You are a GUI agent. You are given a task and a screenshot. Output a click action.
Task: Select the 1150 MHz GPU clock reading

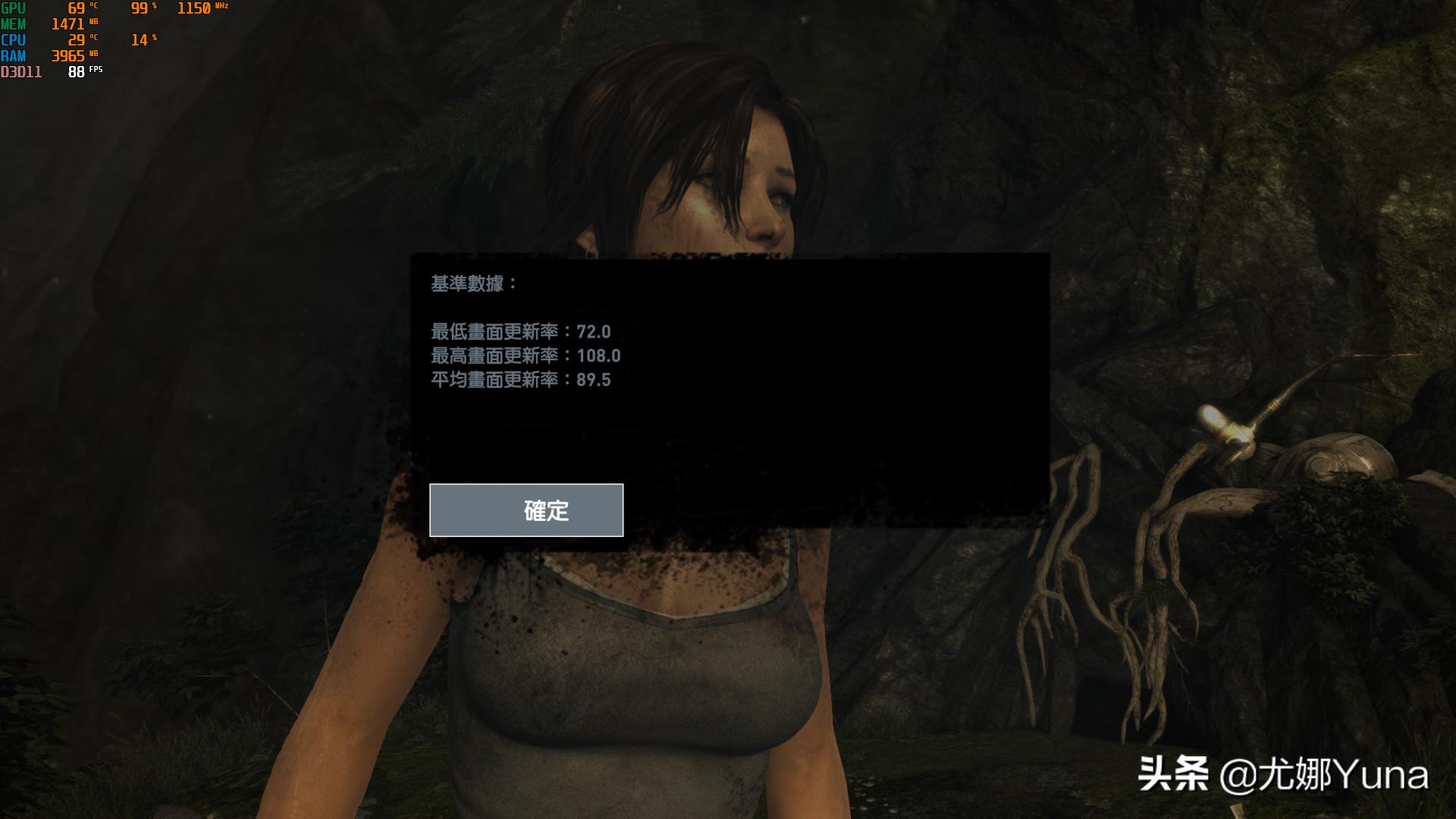193,8
